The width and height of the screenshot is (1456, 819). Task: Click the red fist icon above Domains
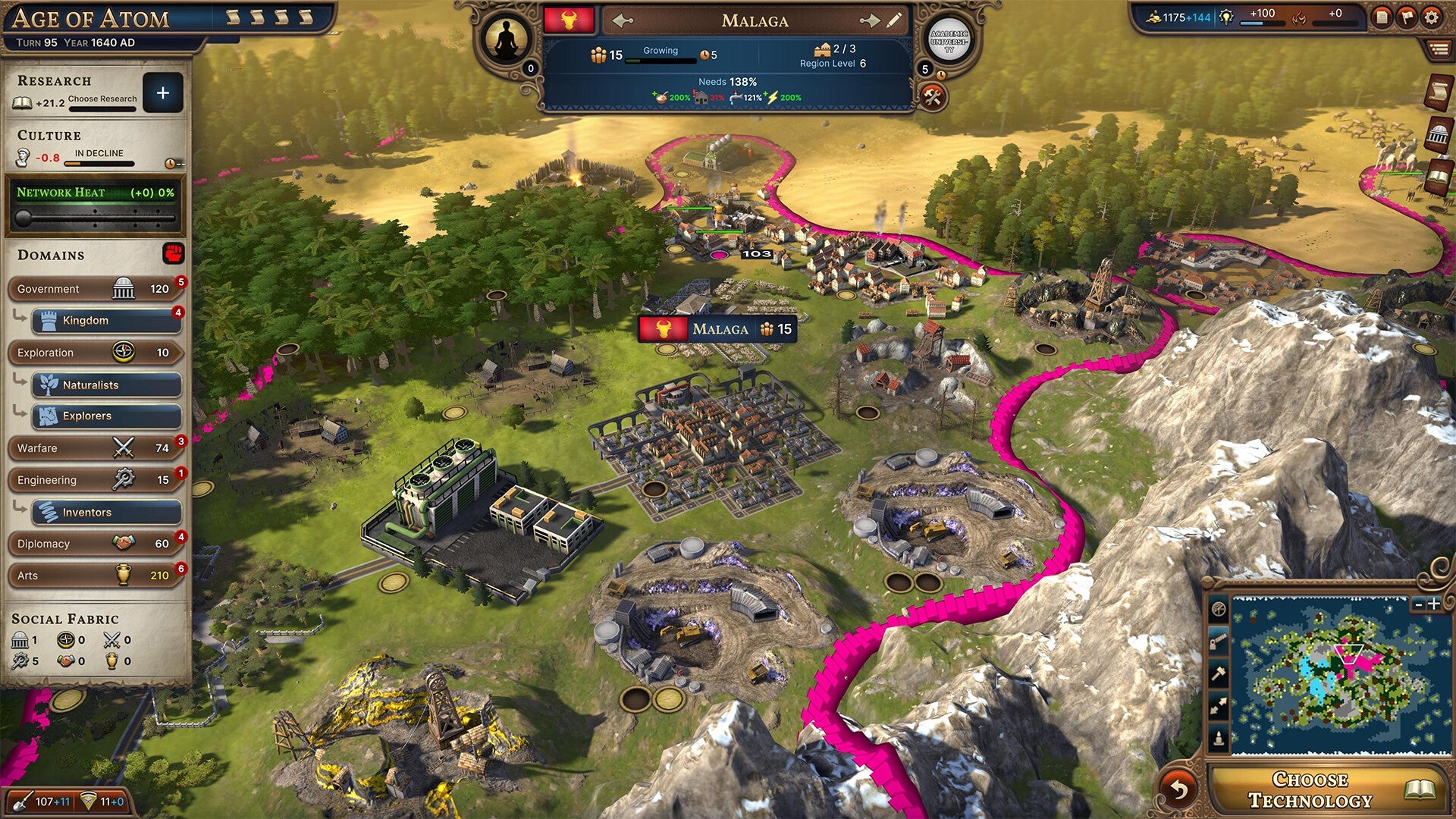click(x=174, y=254)
